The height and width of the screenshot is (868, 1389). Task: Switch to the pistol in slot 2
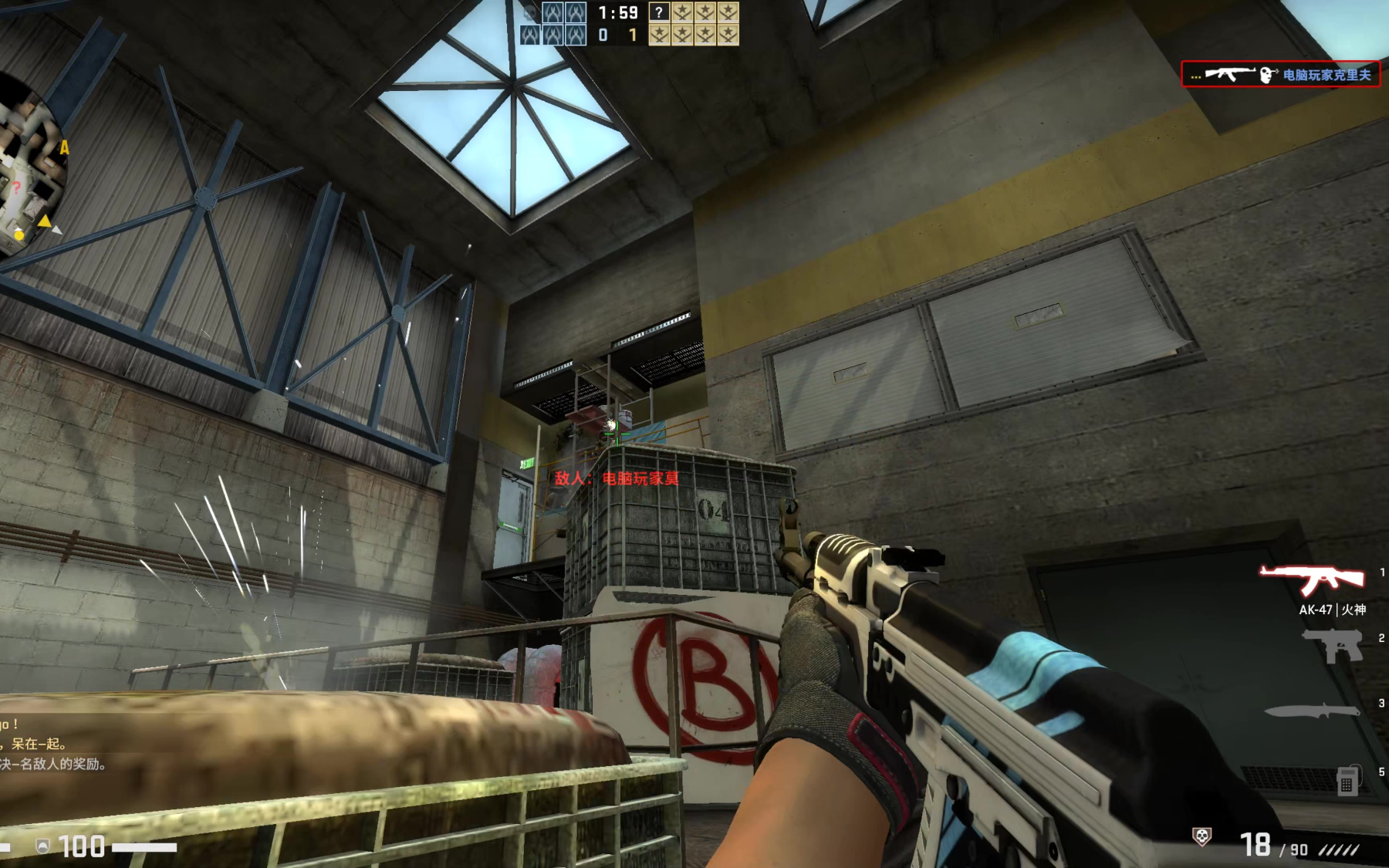point(1333,643)
